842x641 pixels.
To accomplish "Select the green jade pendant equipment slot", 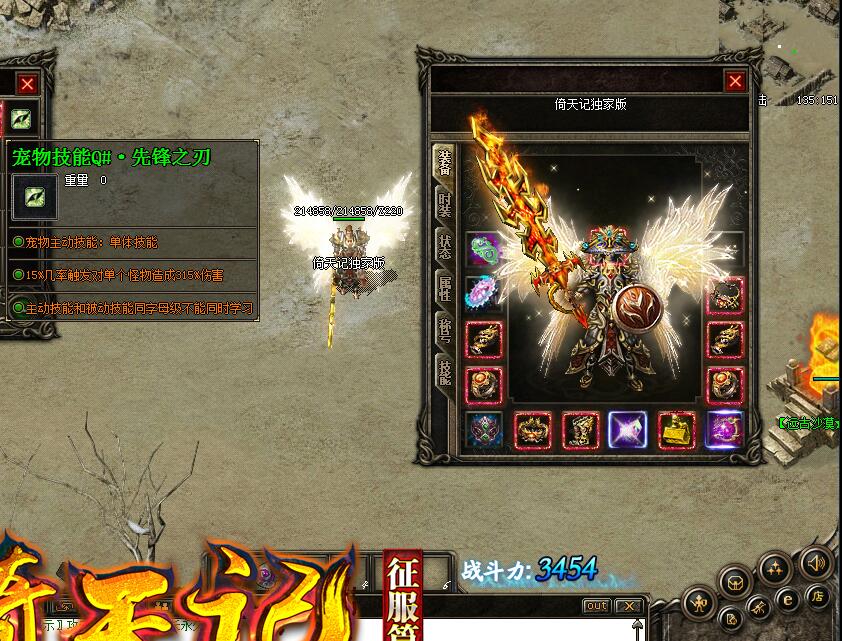I will tap(485, 250).
